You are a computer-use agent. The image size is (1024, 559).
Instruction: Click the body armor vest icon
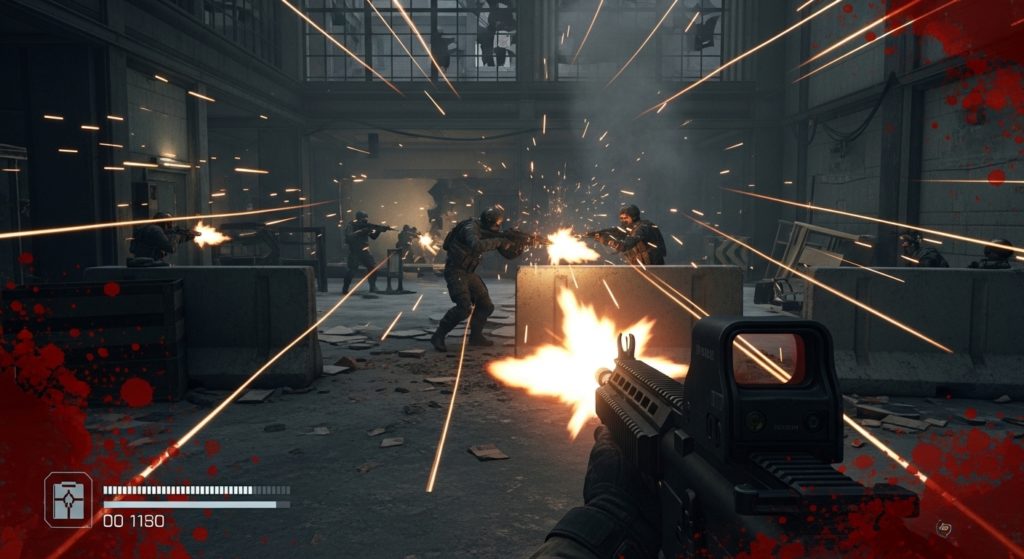point(68,500)
